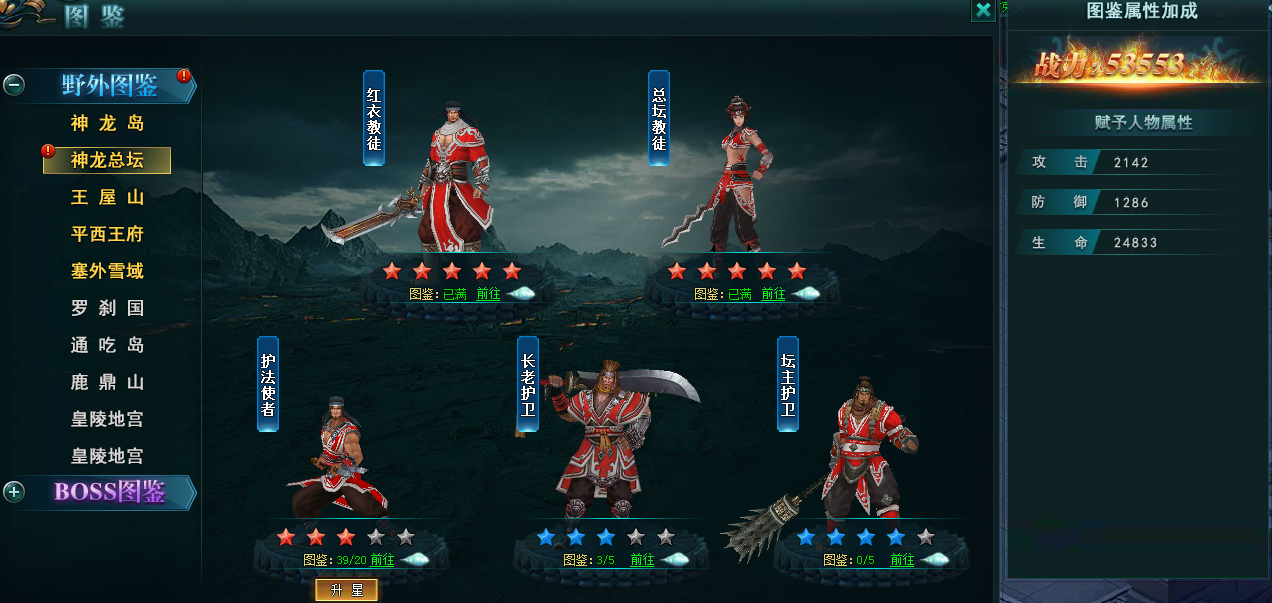1272x603 pixels.
Task: Use the 前往 link for 坛主护卫
Action: pos(902,560)
